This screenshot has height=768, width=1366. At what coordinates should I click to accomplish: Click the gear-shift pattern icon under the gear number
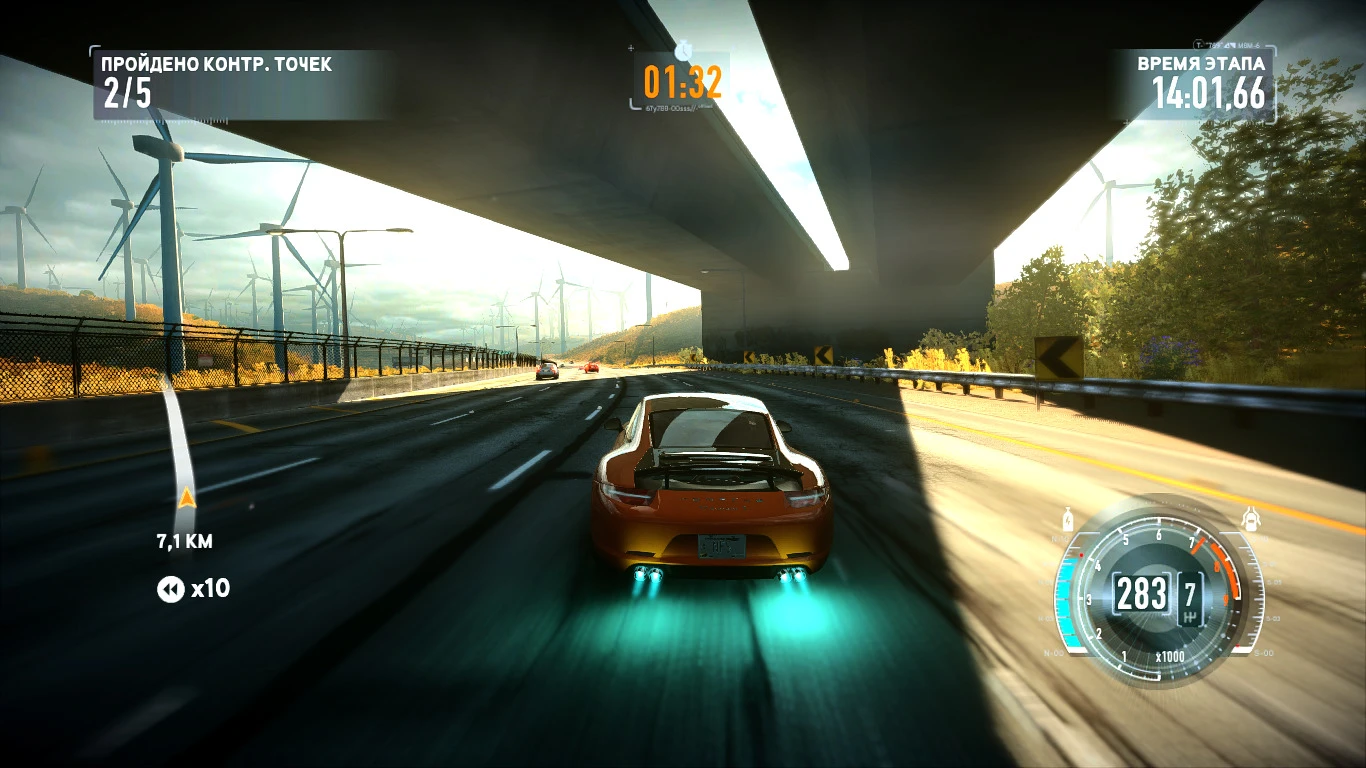point(1190,617)
